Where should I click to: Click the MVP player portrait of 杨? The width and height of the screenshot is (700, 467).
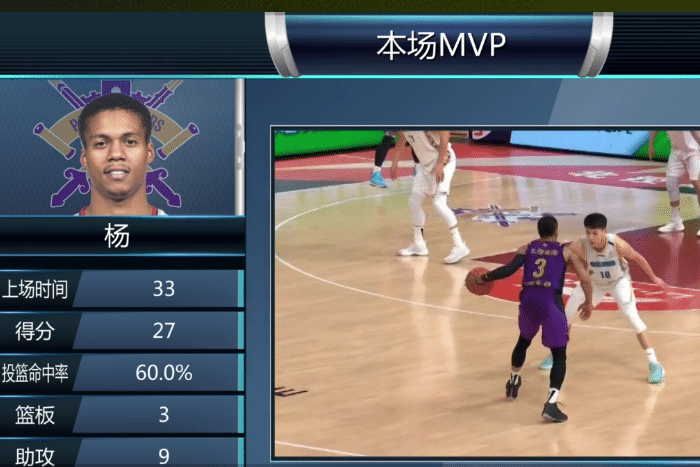point(116,150)
